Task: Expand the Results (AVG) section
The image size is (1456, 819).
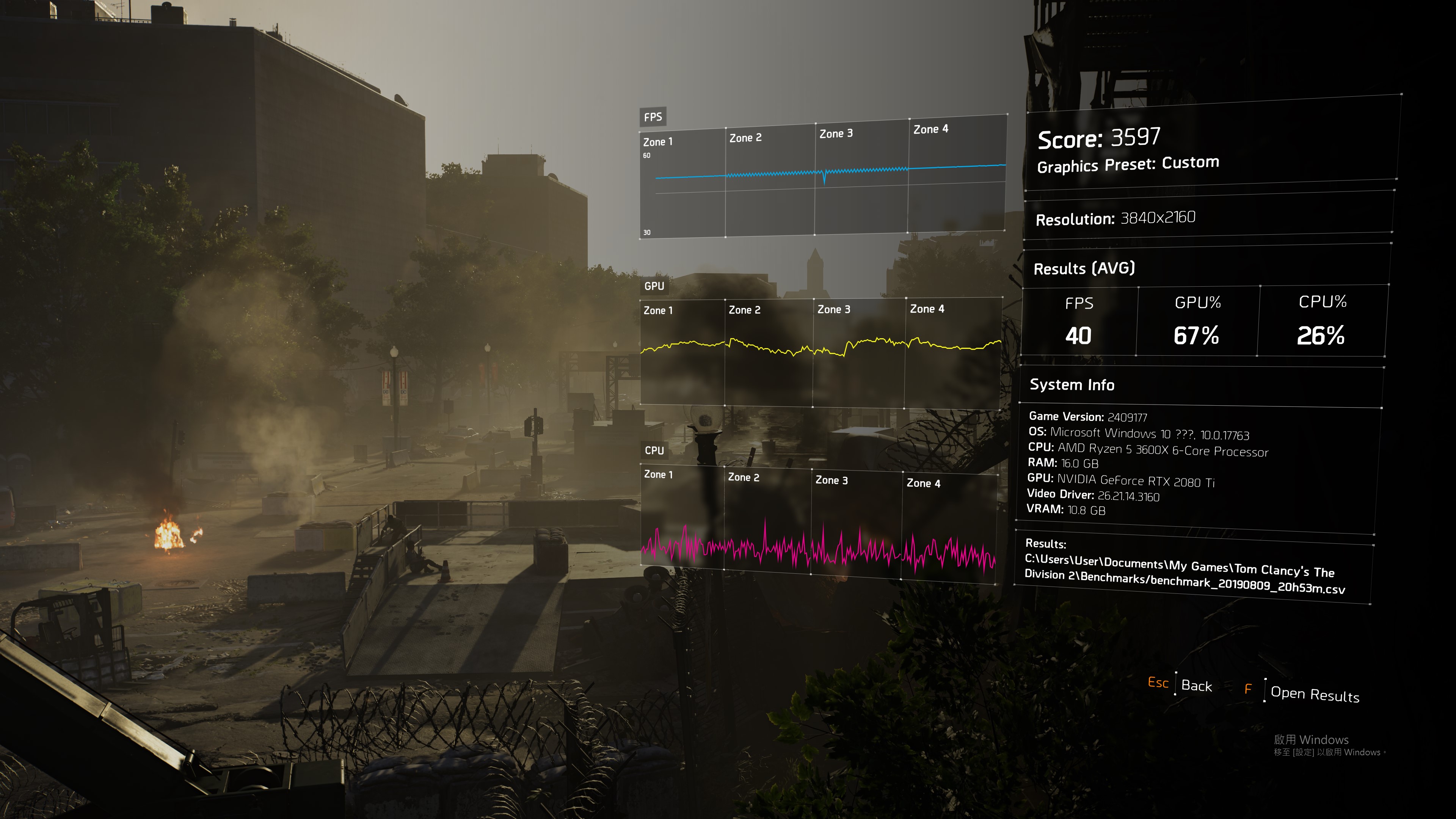Action: (x=1084, y=269)
